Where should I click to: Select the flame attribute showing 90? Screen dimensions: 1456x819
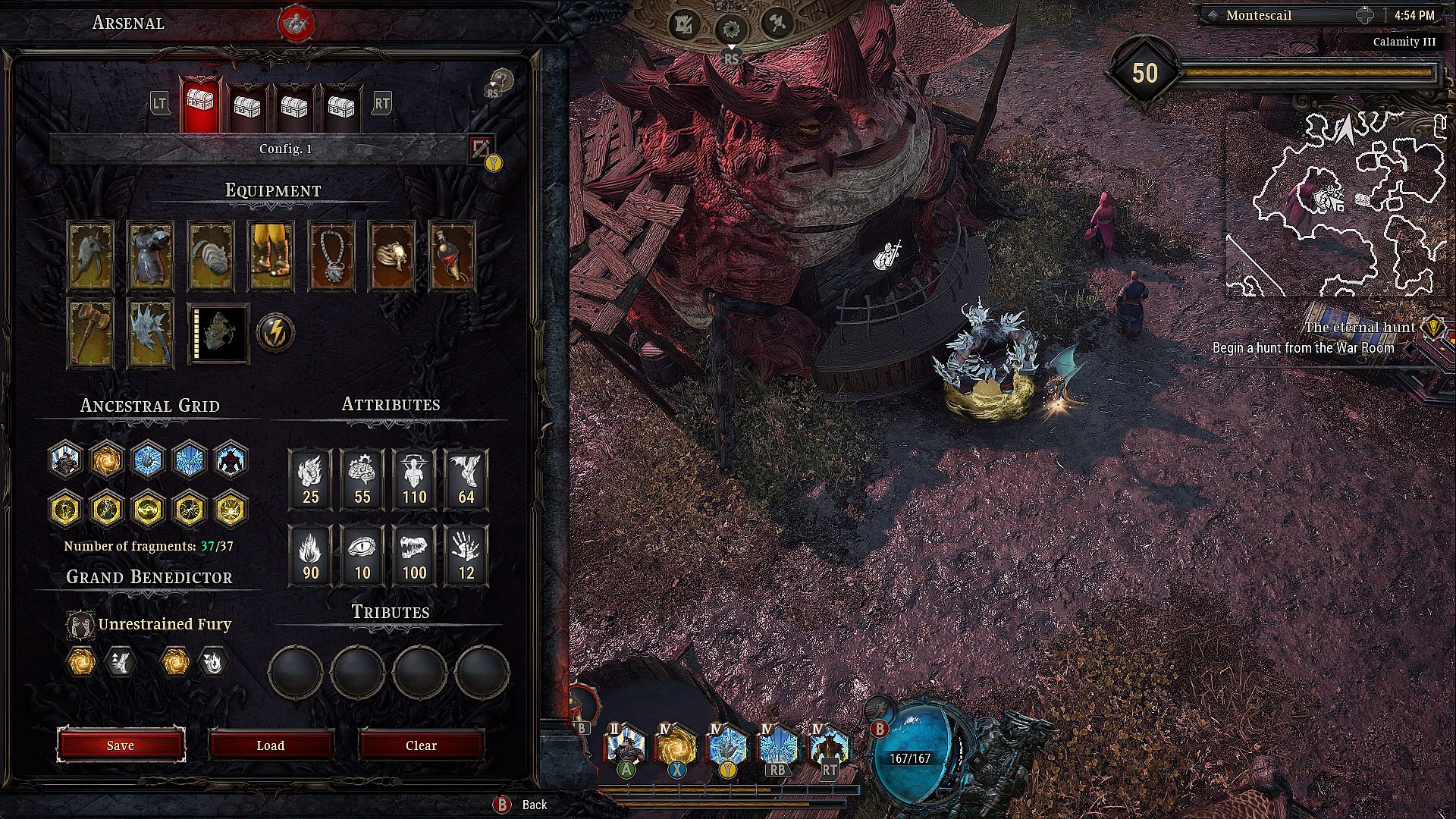pos(310,555)
